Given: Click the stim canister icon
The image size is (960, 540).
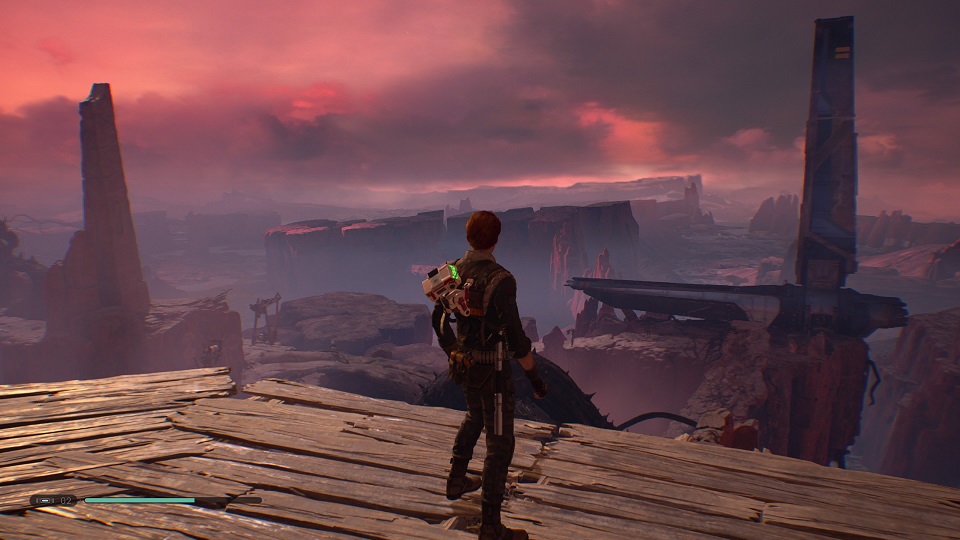Looking at the screenshot, I should click(43, 499).
